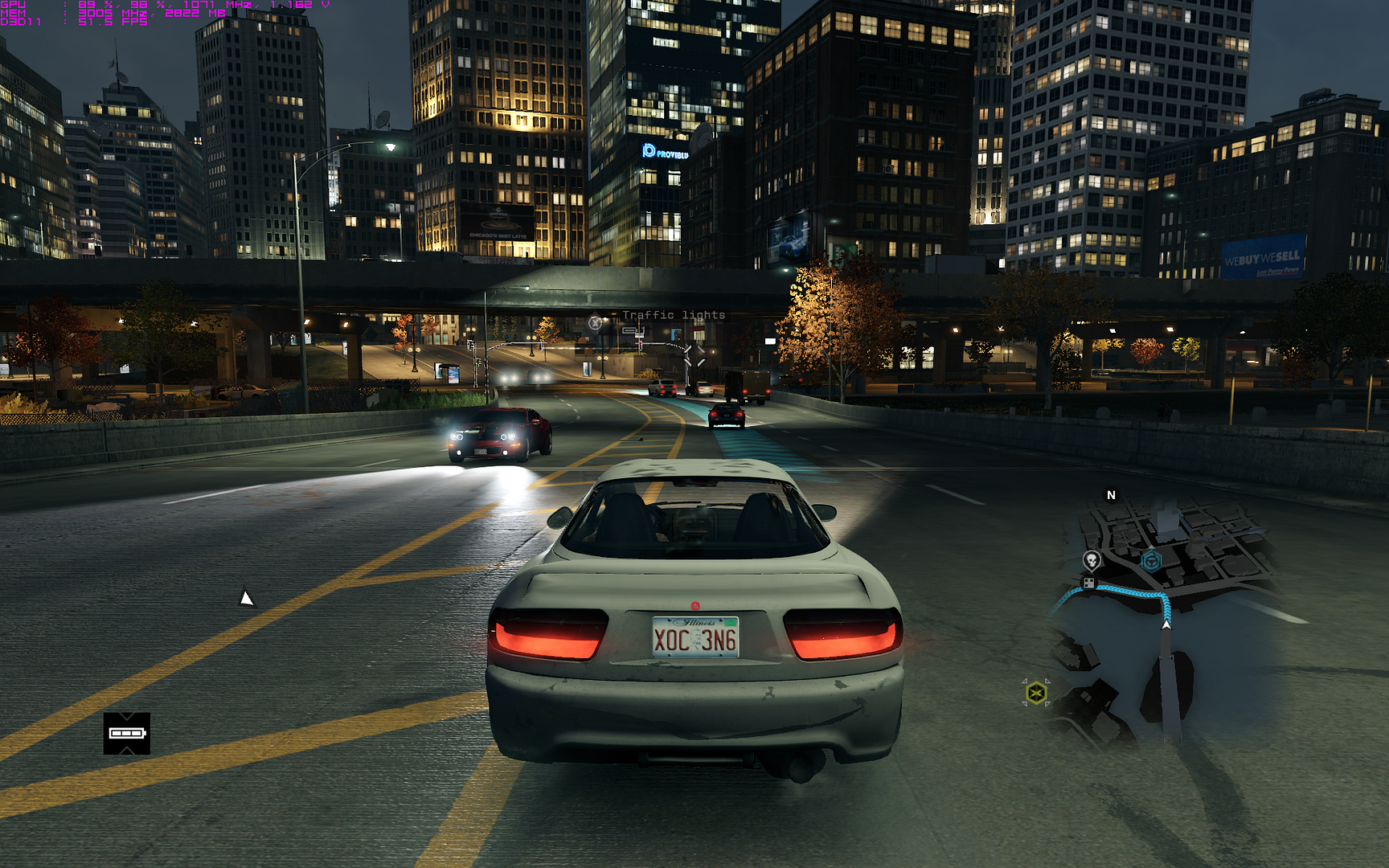Expand the up chevron above the battery meter
Image resolution: width=1389 pixels, height=868 pixels.
click(126, 717)
